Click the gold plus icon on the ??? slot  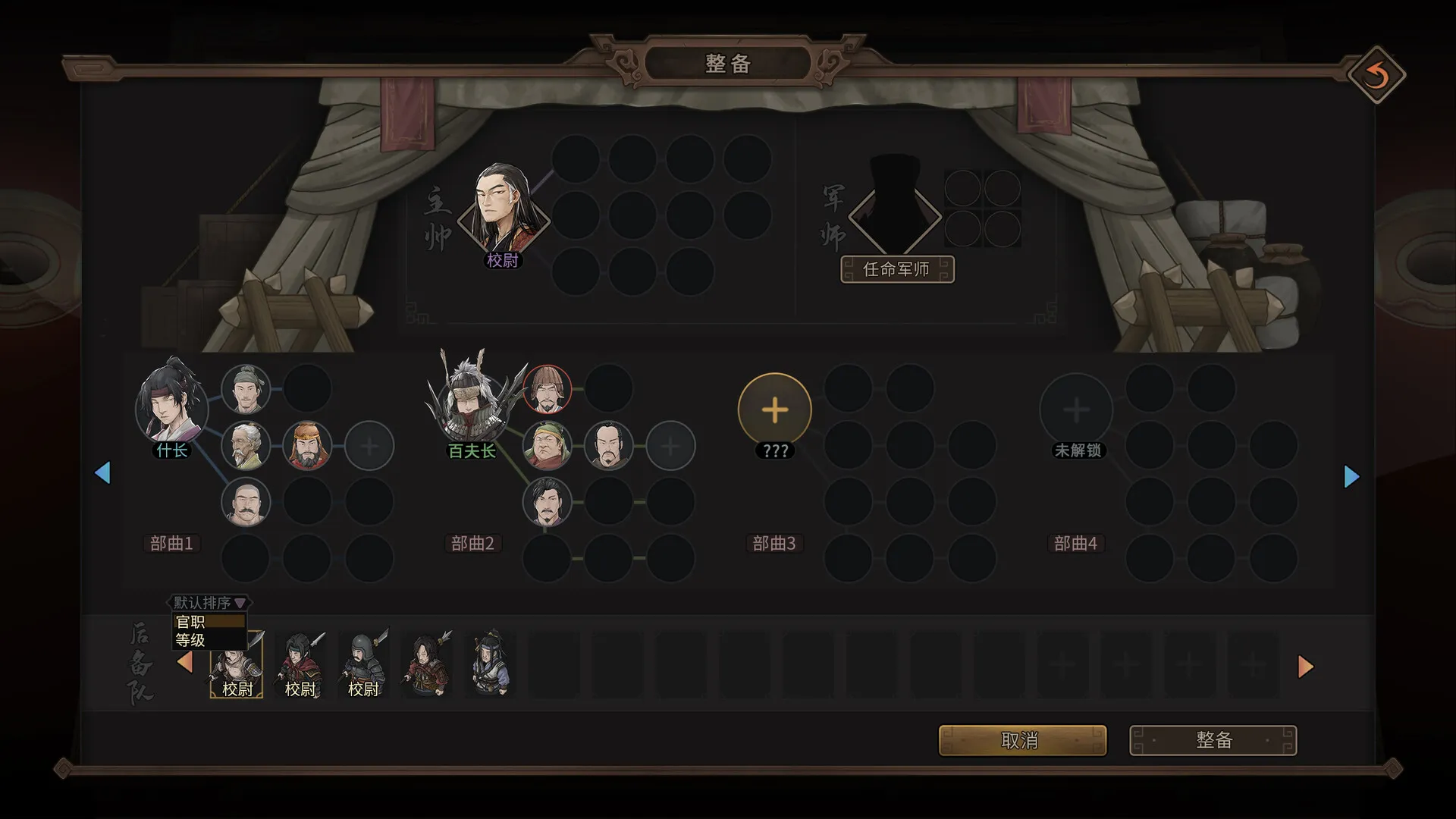[773, 409]
